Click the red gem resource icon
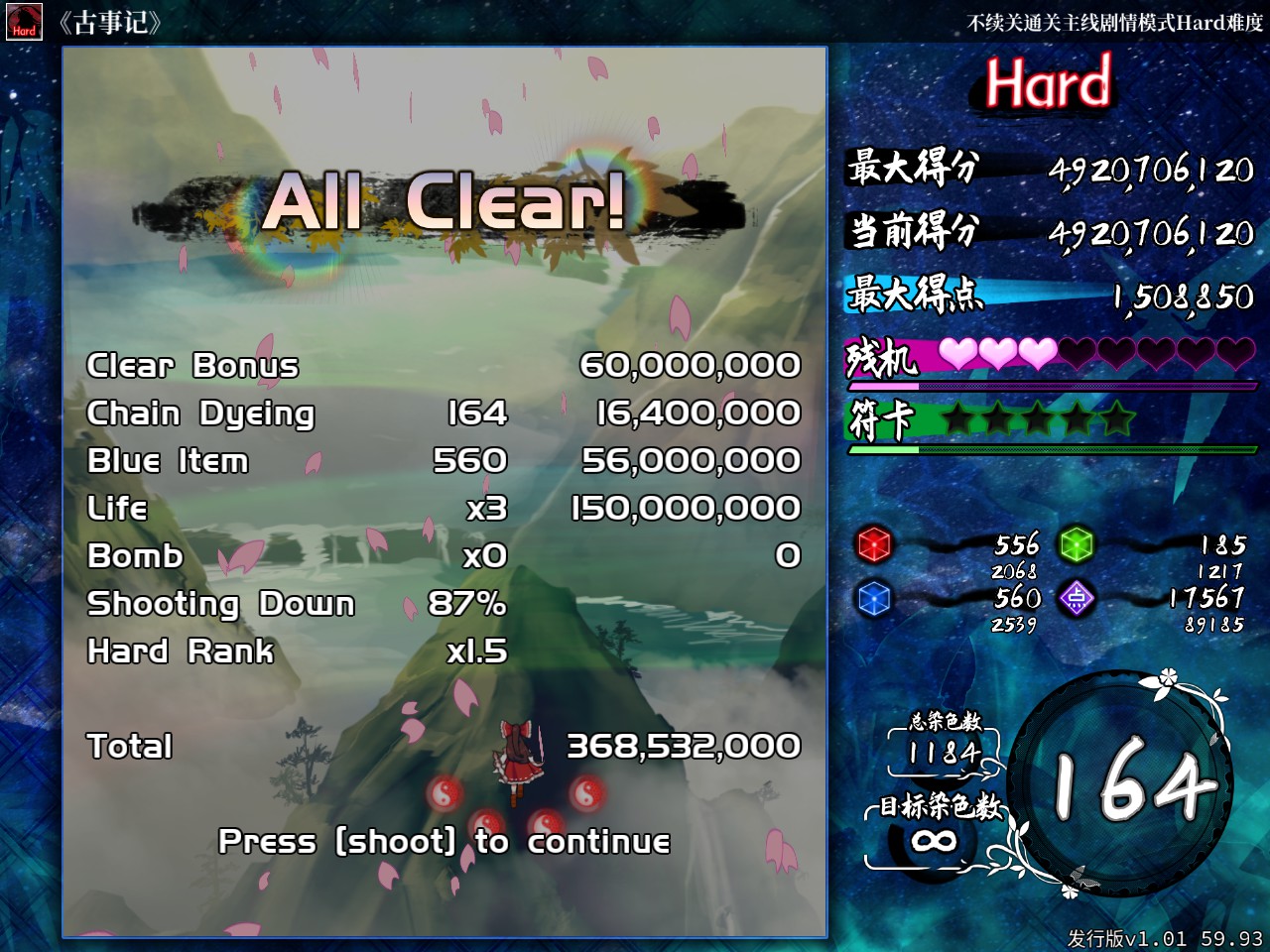This screenshot has width=1270, height=952. [874, 546]
